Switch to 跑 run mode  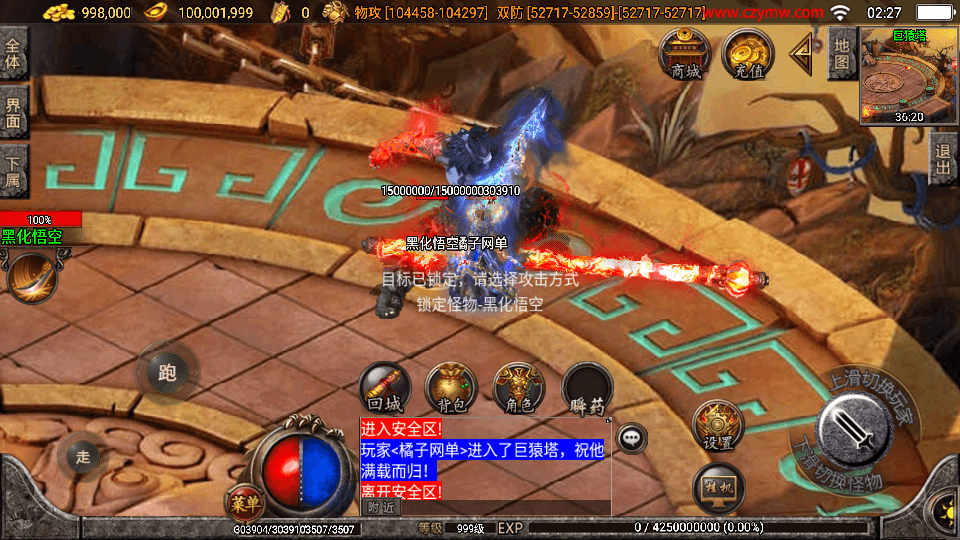point(167,373)
